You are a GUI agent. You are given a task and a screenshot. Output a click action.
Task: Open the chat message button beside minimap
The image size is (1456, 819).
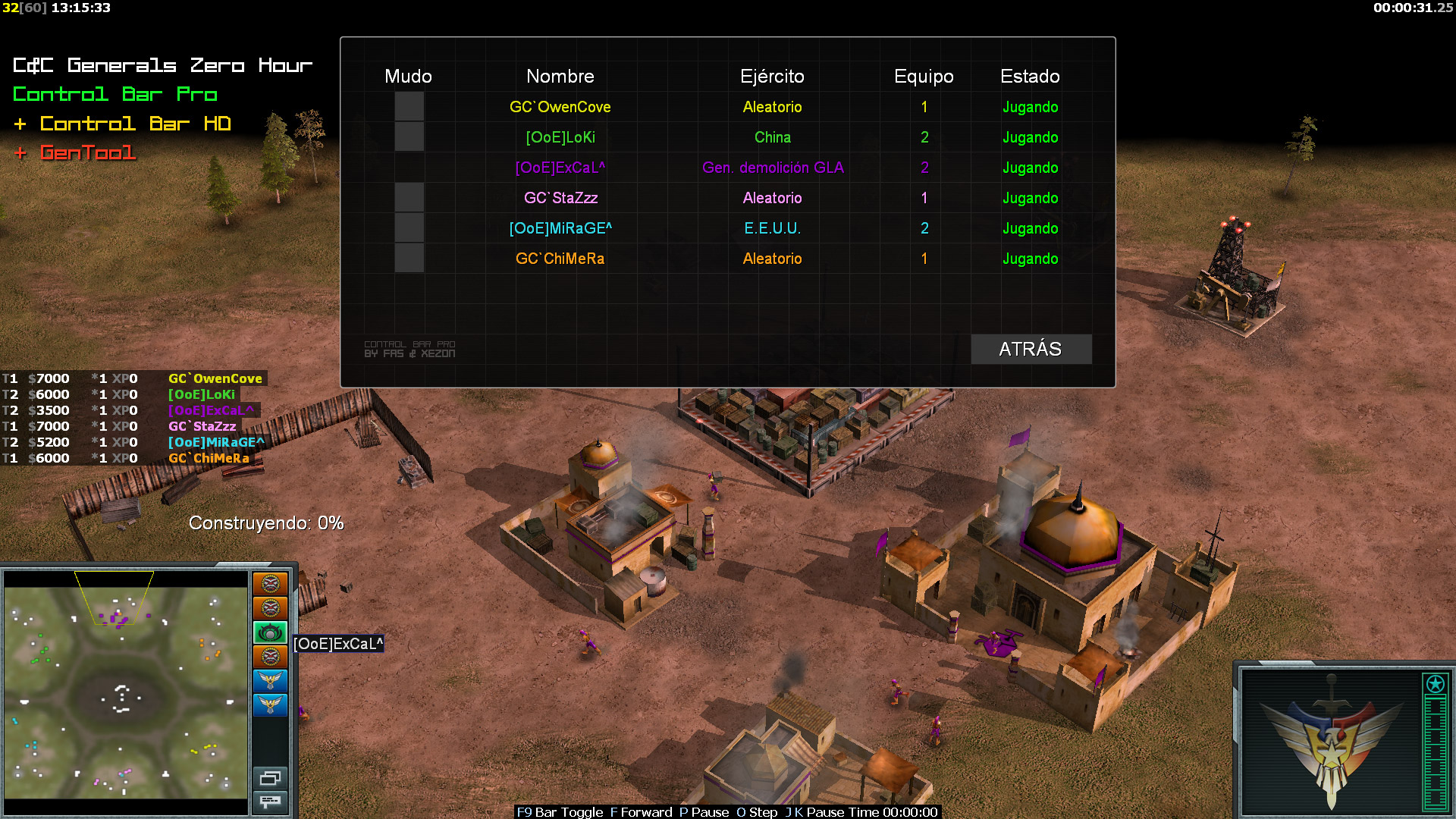270,802
